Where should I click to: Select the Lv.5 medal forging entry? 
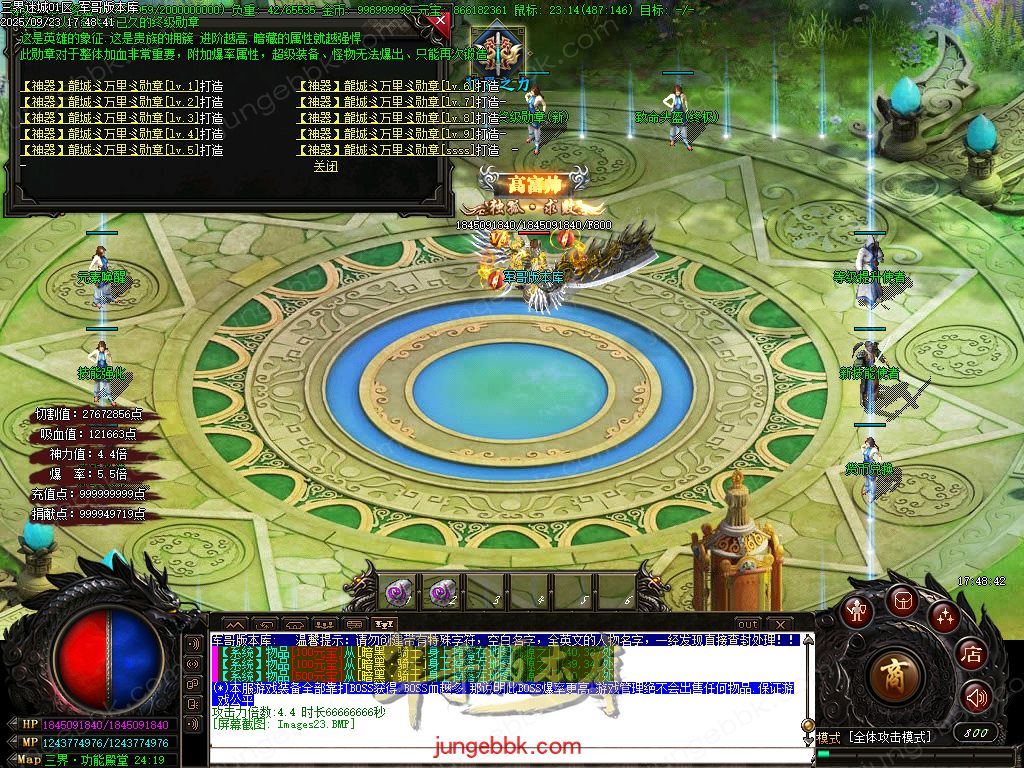pyautogui.click(x=121, y=150)
